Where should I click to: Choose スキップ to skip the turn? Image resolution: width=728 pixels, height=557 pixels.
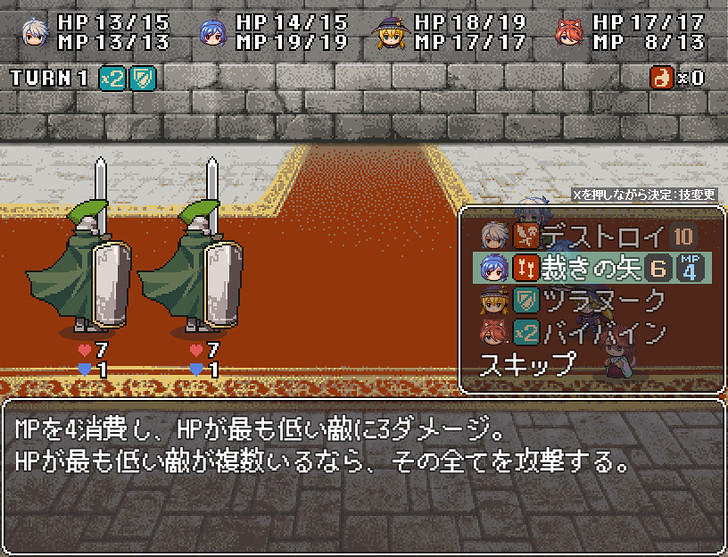click(x=528, y=364)
